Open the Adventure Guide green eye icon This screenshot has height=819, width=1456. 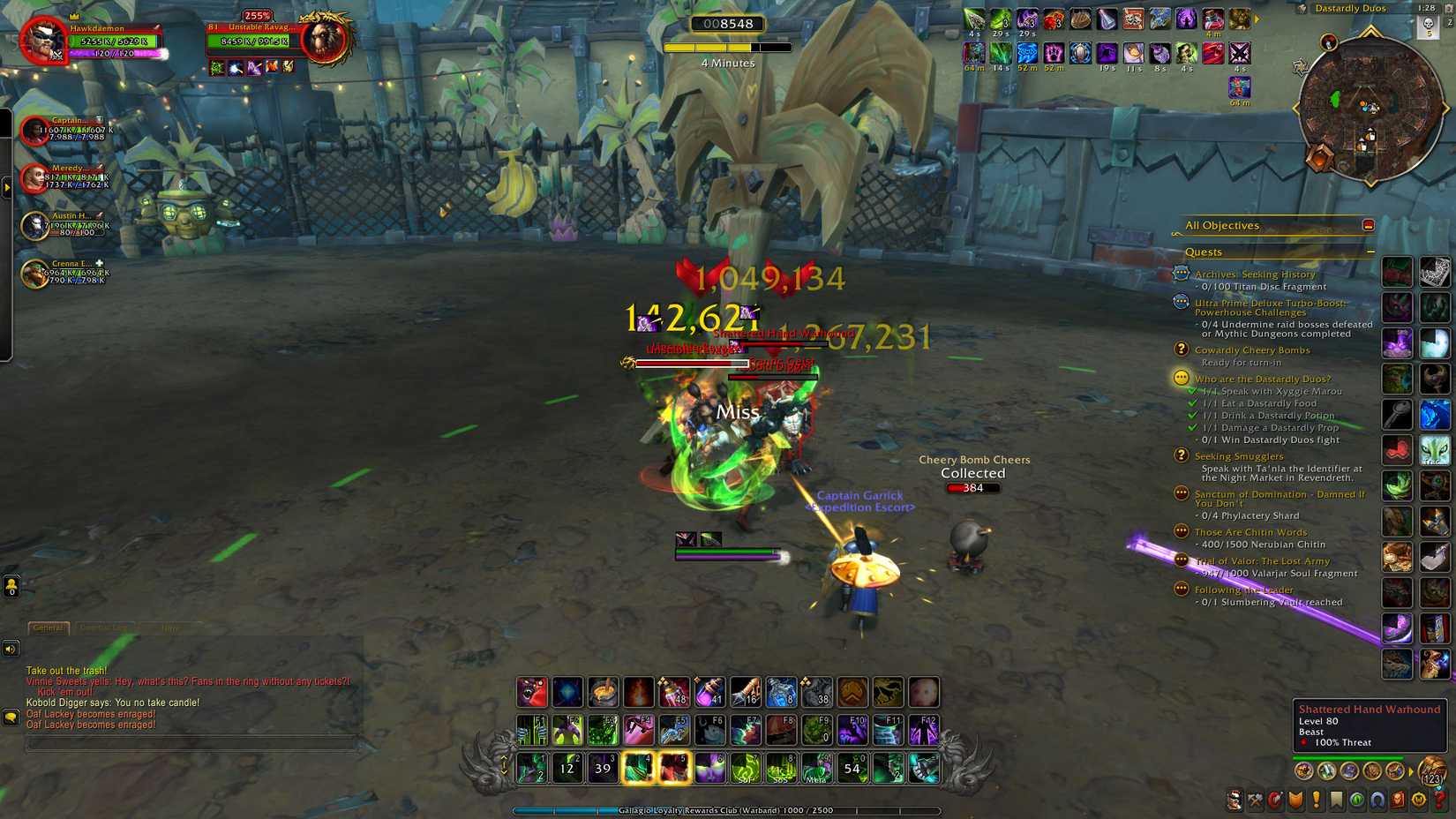(x=1356, y=800)
